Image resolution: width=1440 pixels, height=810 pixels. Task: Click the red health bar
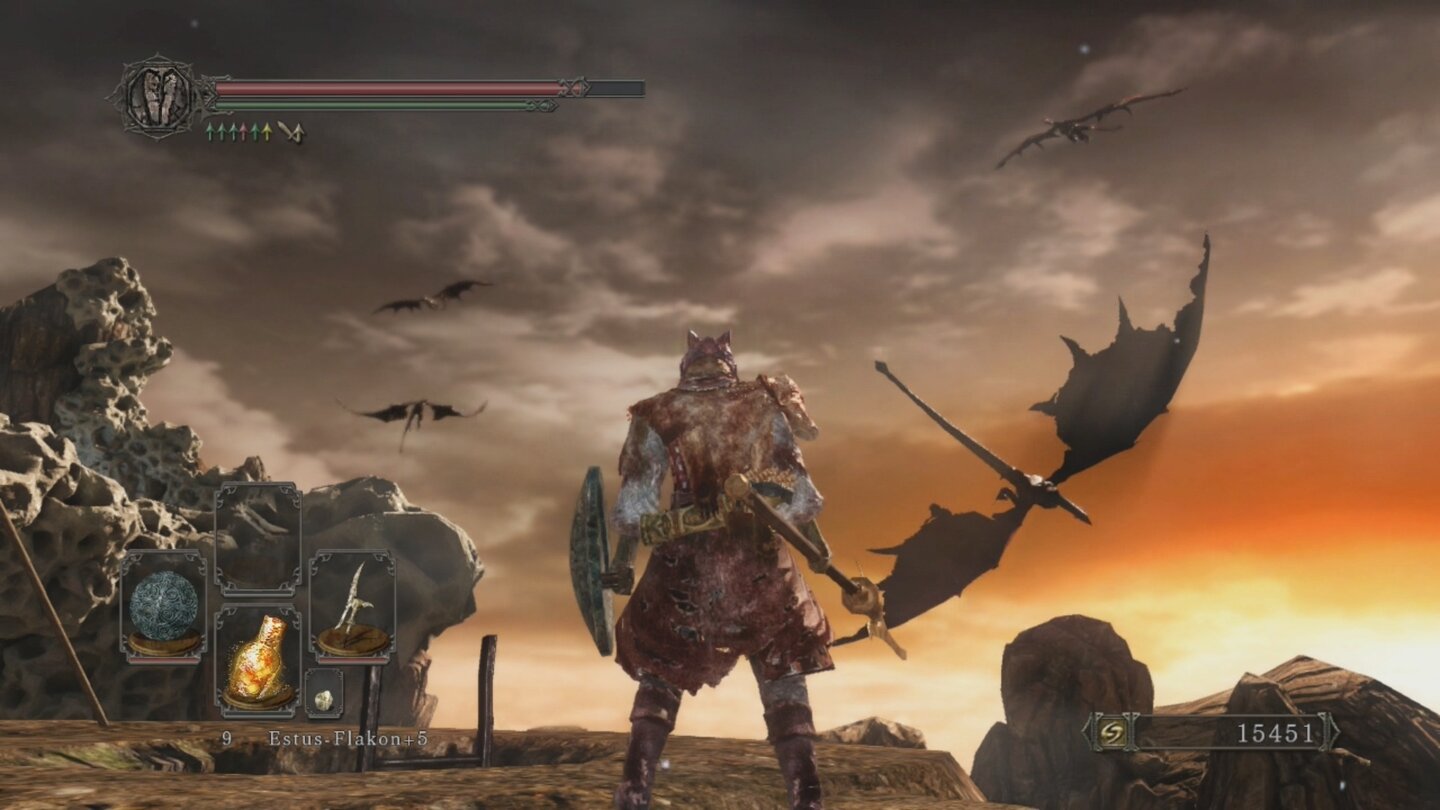(x=390, y=86)
